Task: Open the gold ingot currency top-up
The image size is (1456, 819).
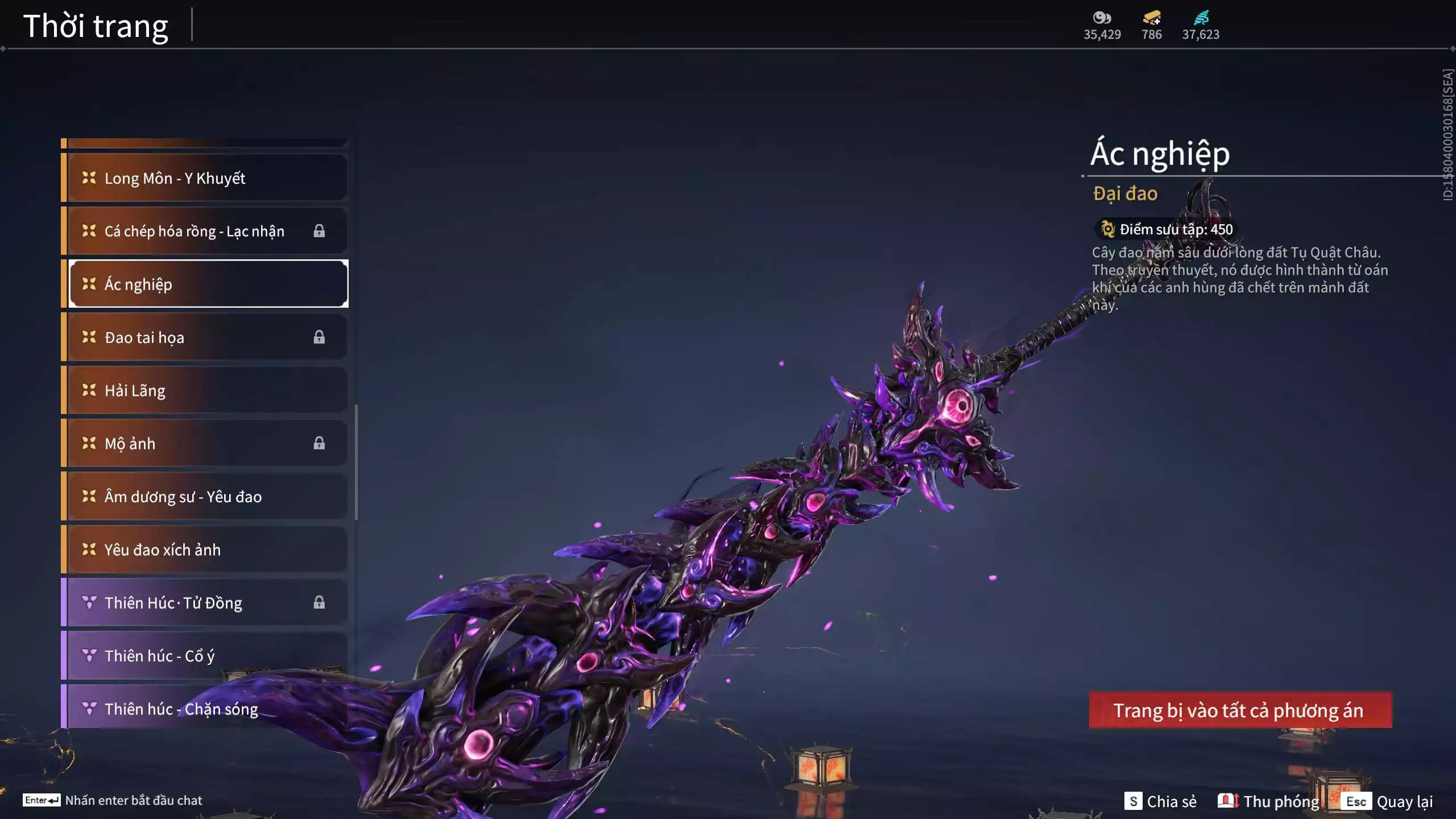Action: [x=1151, y=25]
